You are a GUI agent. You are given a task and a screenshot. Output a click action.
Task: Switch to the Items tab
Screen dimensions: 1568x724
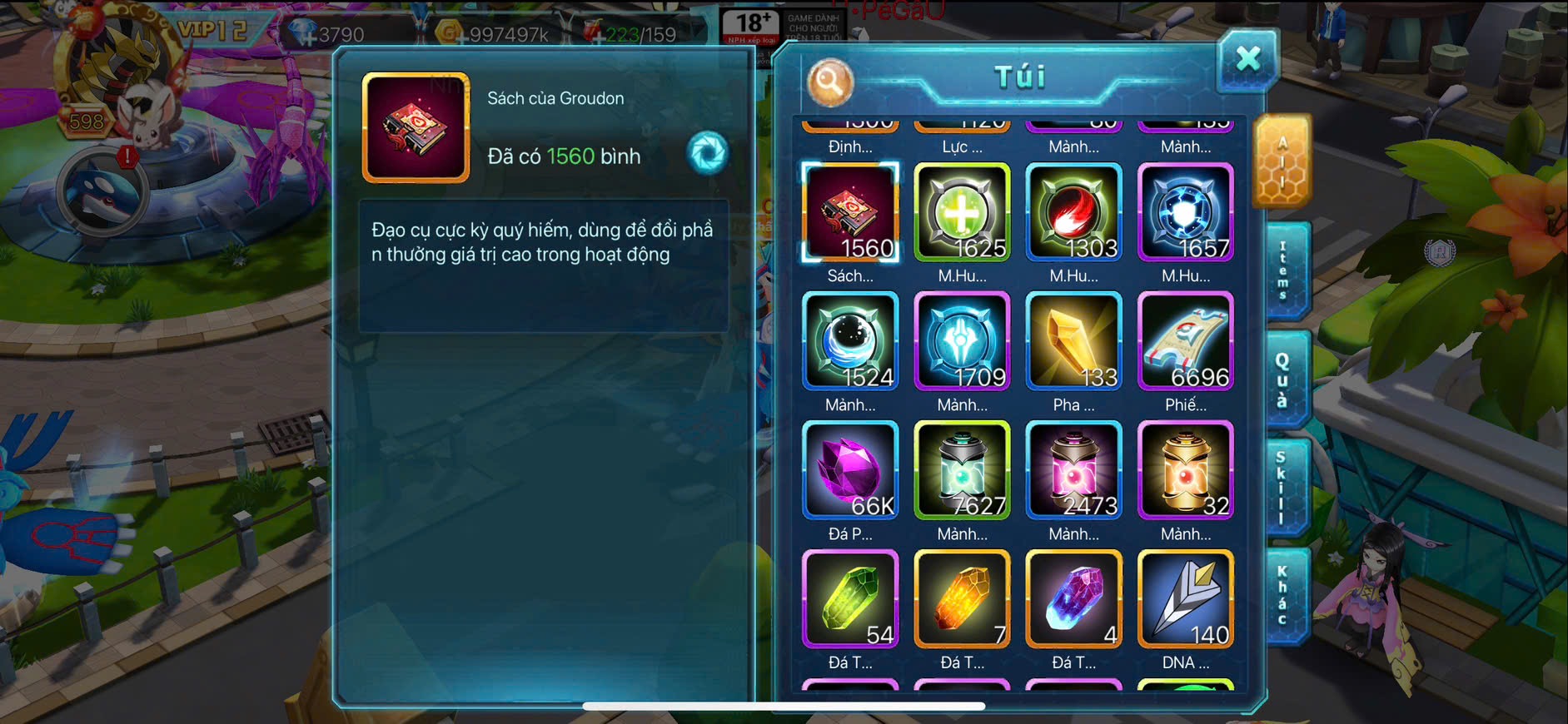pyautogui.click(x=1284, y=271)
